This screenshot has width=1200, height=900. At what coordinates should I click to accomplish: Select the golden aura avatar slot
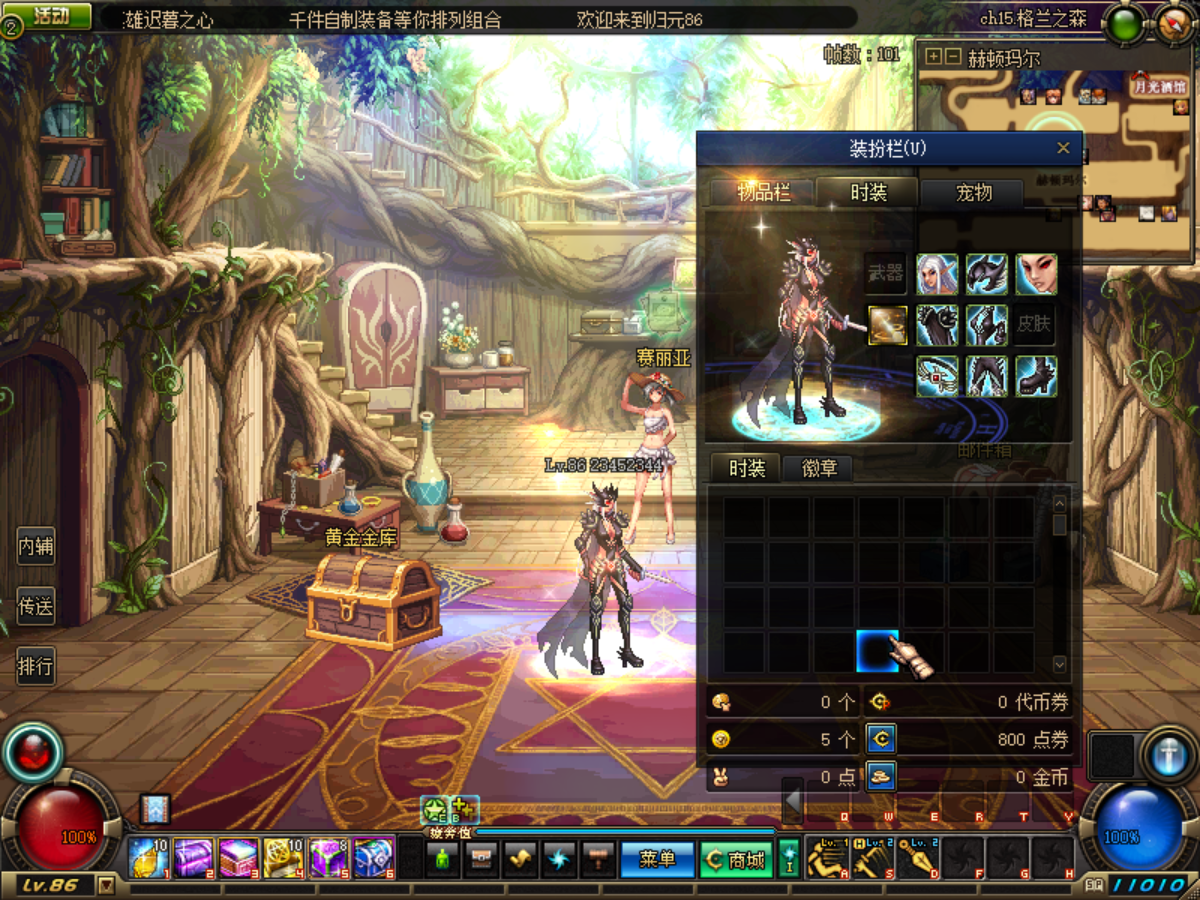click(x=887, y=325)
